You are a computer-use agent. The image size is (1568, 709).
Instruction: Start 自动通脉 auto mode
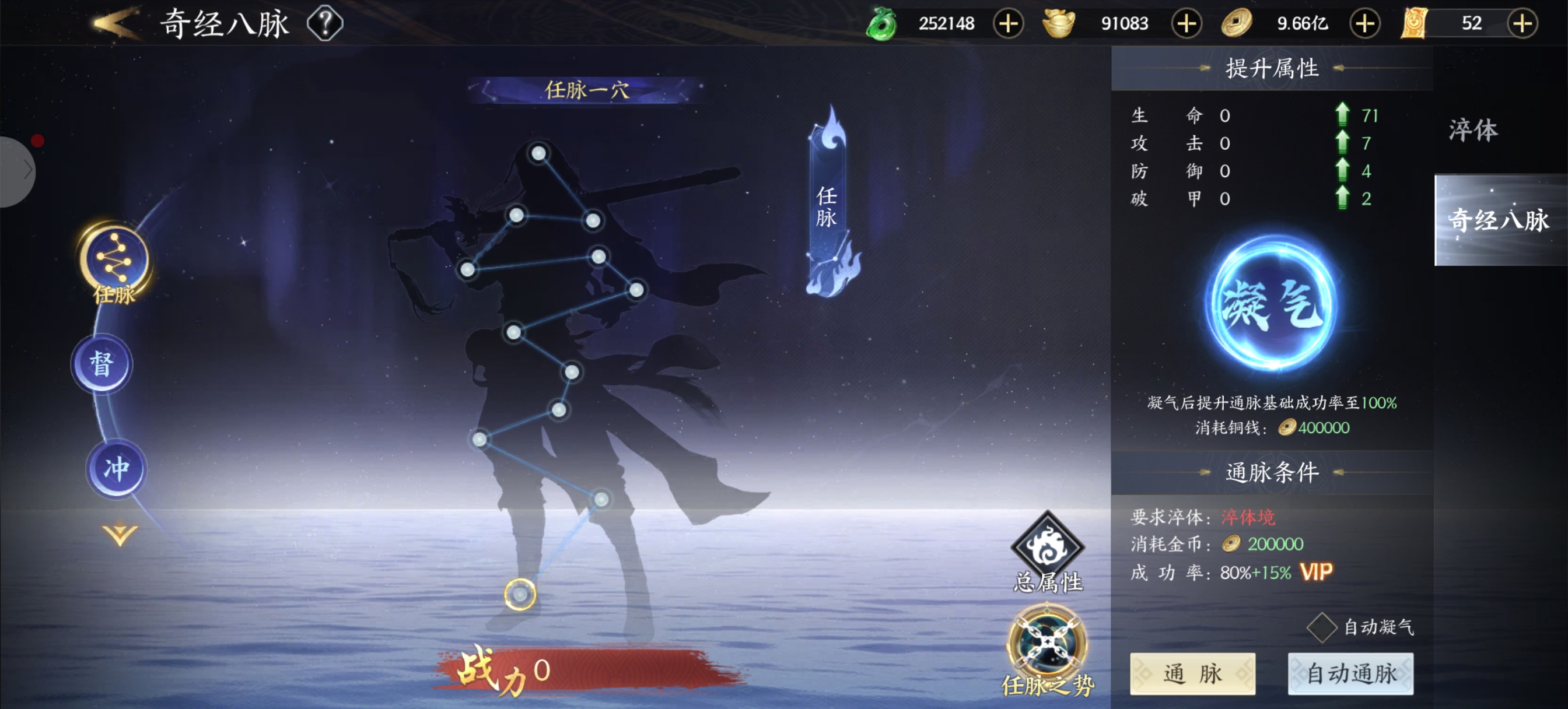pyautogui.click(x=1350, y=673)
